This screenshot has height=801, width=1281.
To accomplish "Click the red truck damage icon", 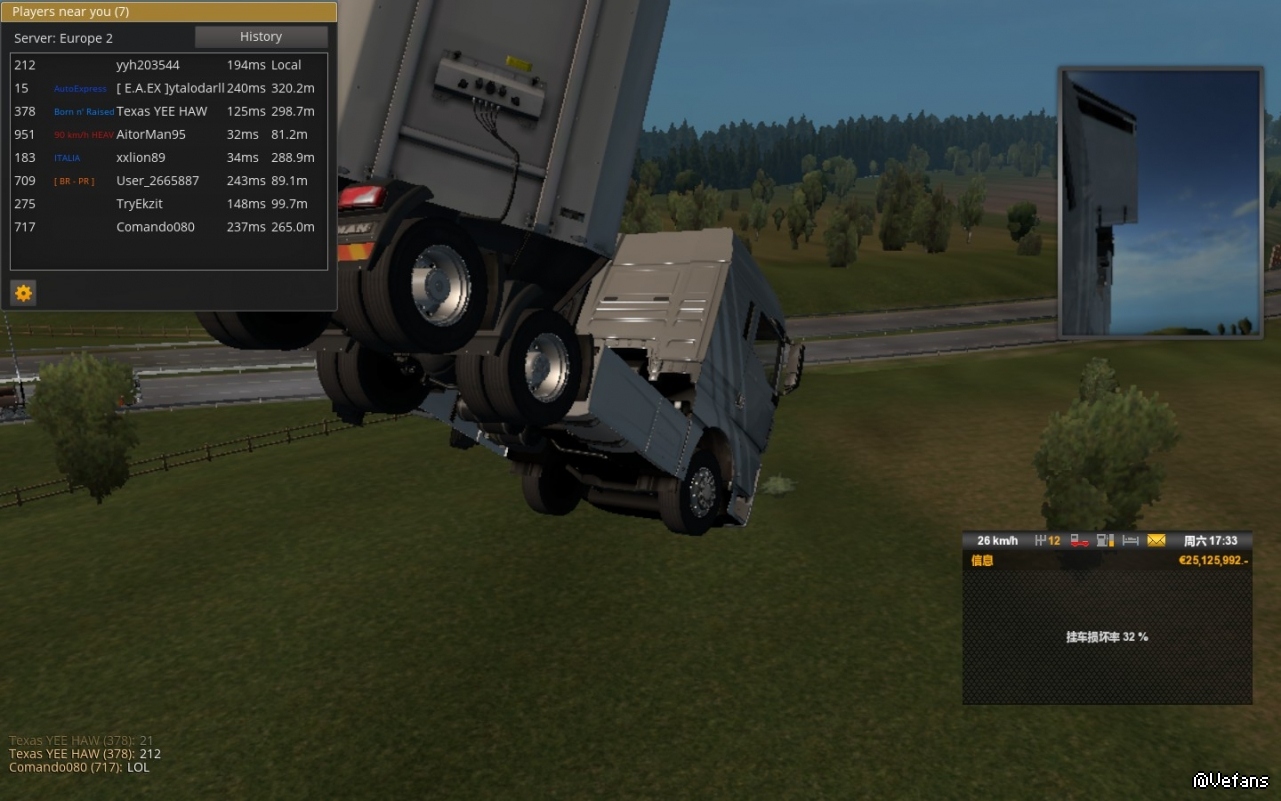I will coord(1080,541).
